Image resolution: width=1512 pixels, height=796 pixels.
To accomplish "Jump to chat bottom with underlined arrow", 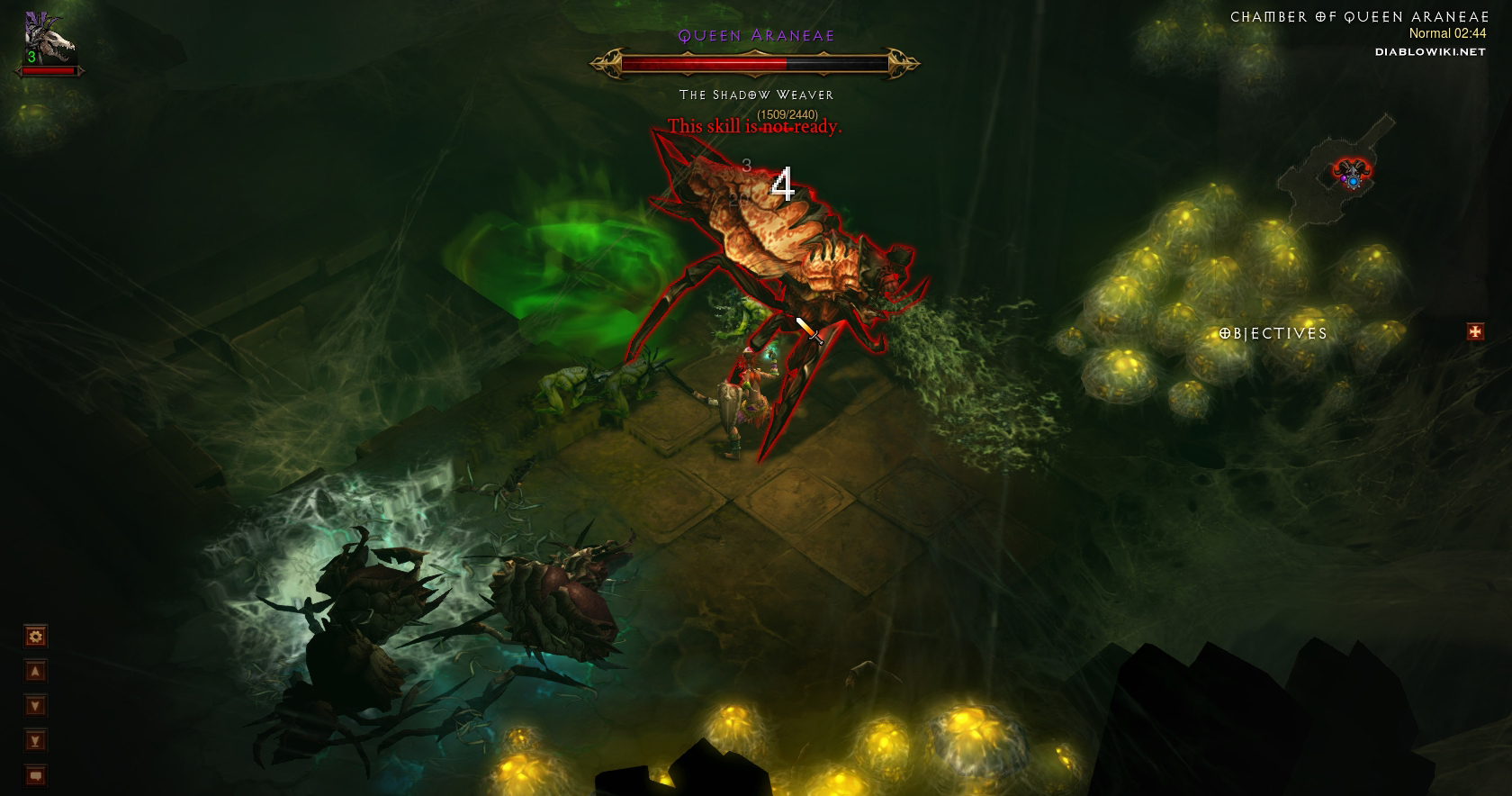I will pyautogui.click(x=35, y=741).
